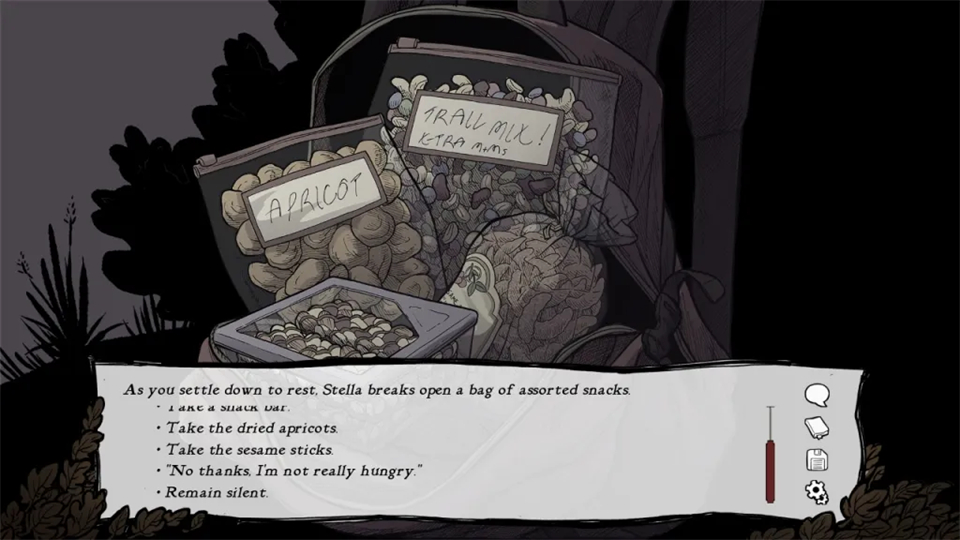Open settings with the gear icon
960x540 pixels.
pos(817,492)
